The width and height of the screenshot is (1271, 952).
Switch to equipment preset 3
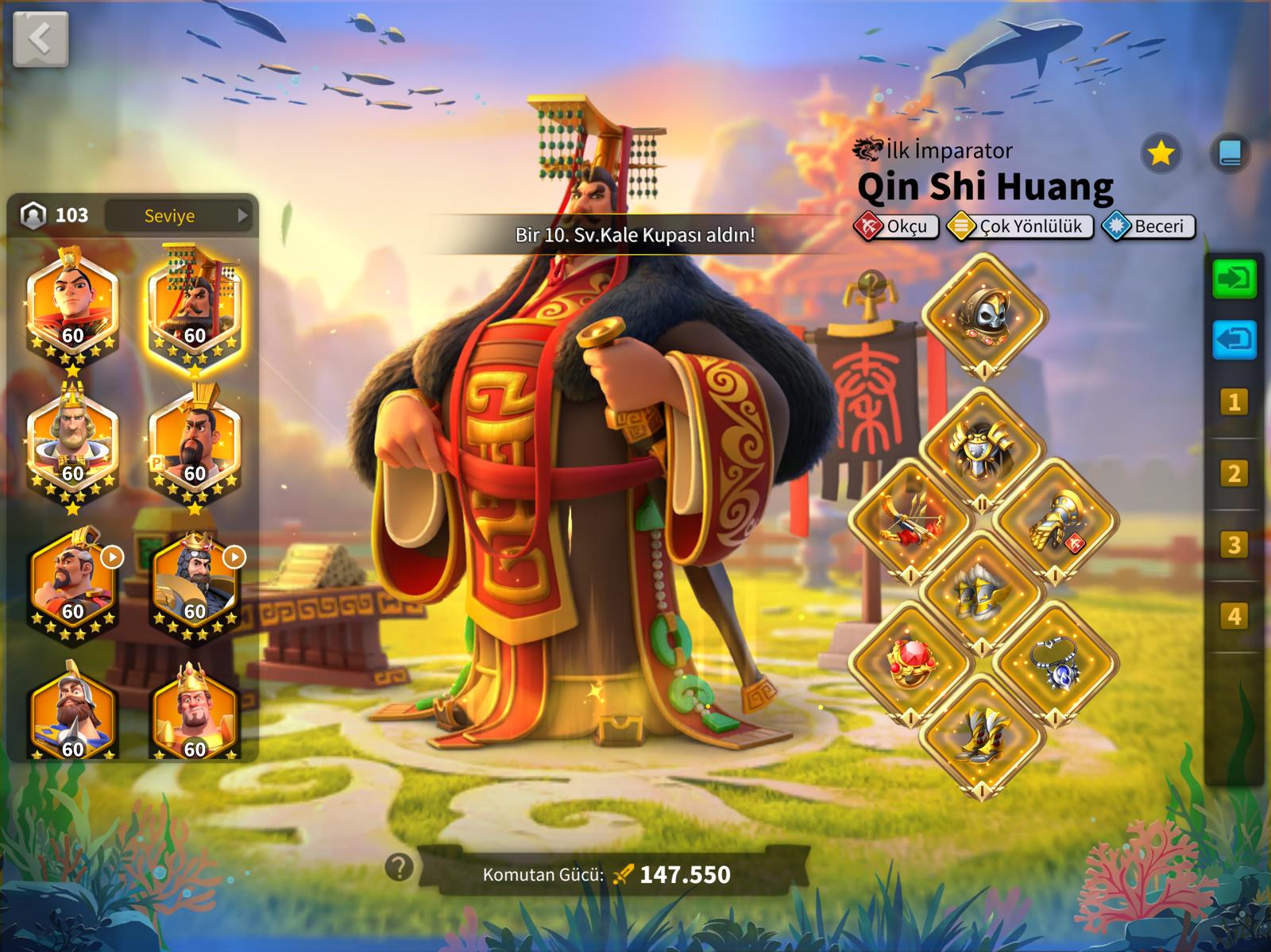1234,545
